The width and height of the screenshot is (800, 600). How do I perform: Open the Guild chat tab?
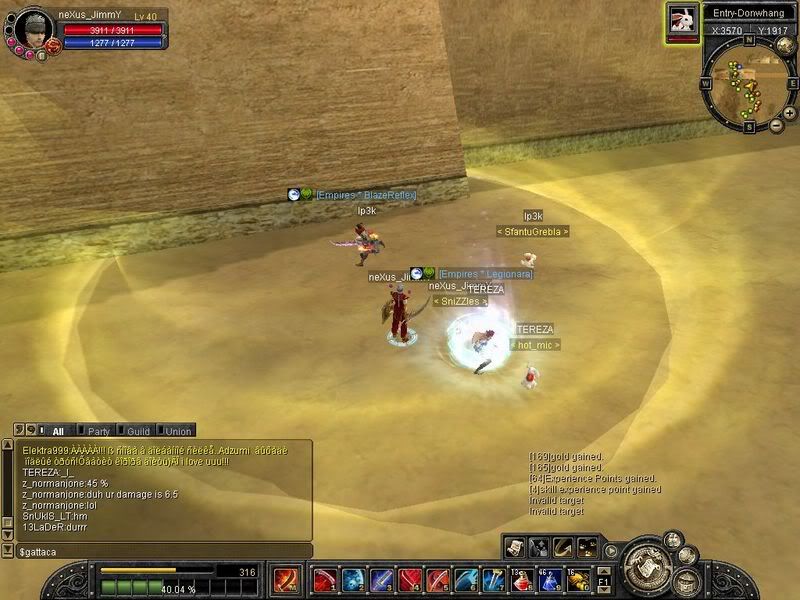(x=138, y=431)
